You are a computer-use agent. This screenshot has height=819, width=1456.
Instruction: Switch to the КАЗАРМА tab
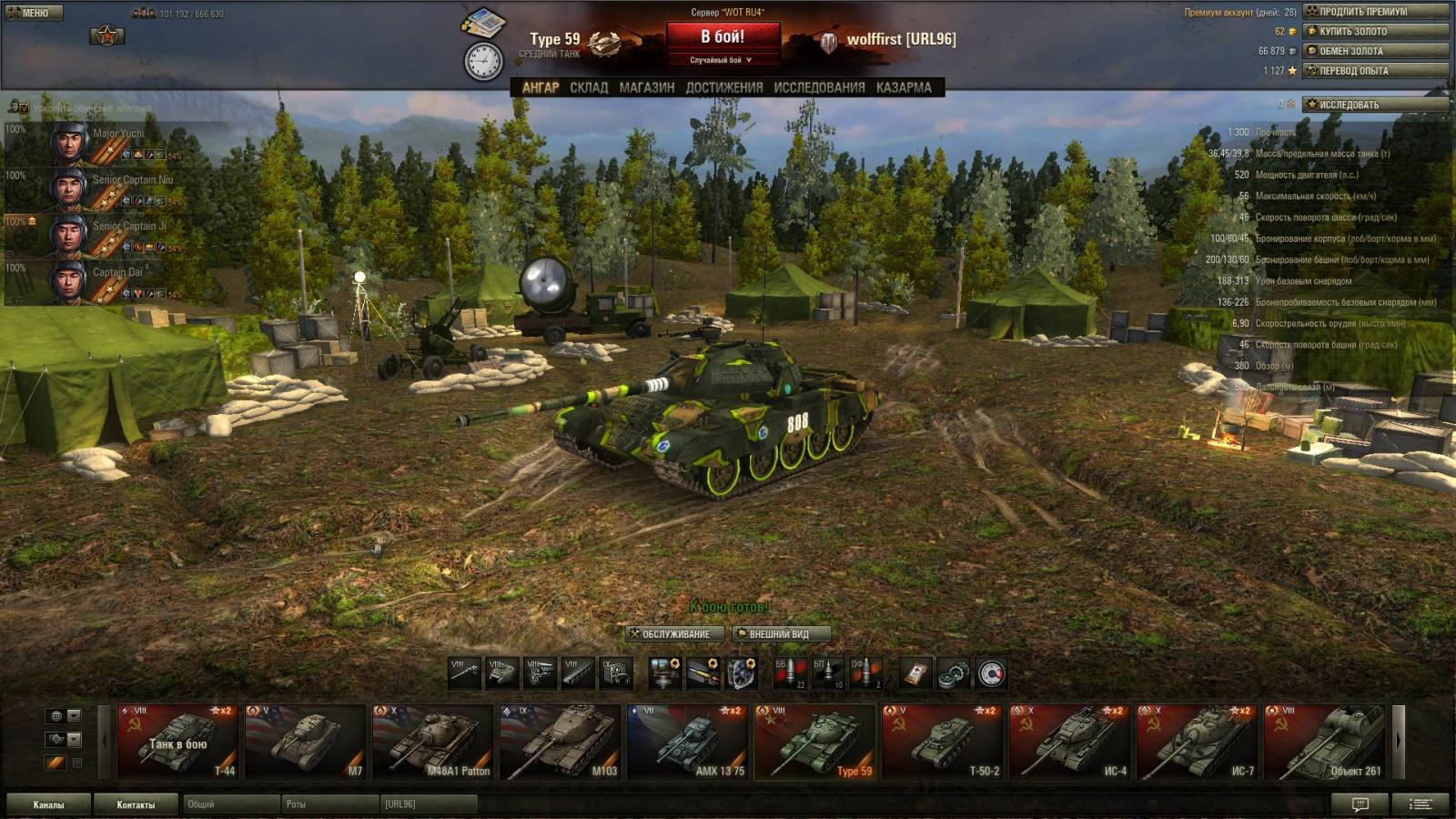[904, 87]
